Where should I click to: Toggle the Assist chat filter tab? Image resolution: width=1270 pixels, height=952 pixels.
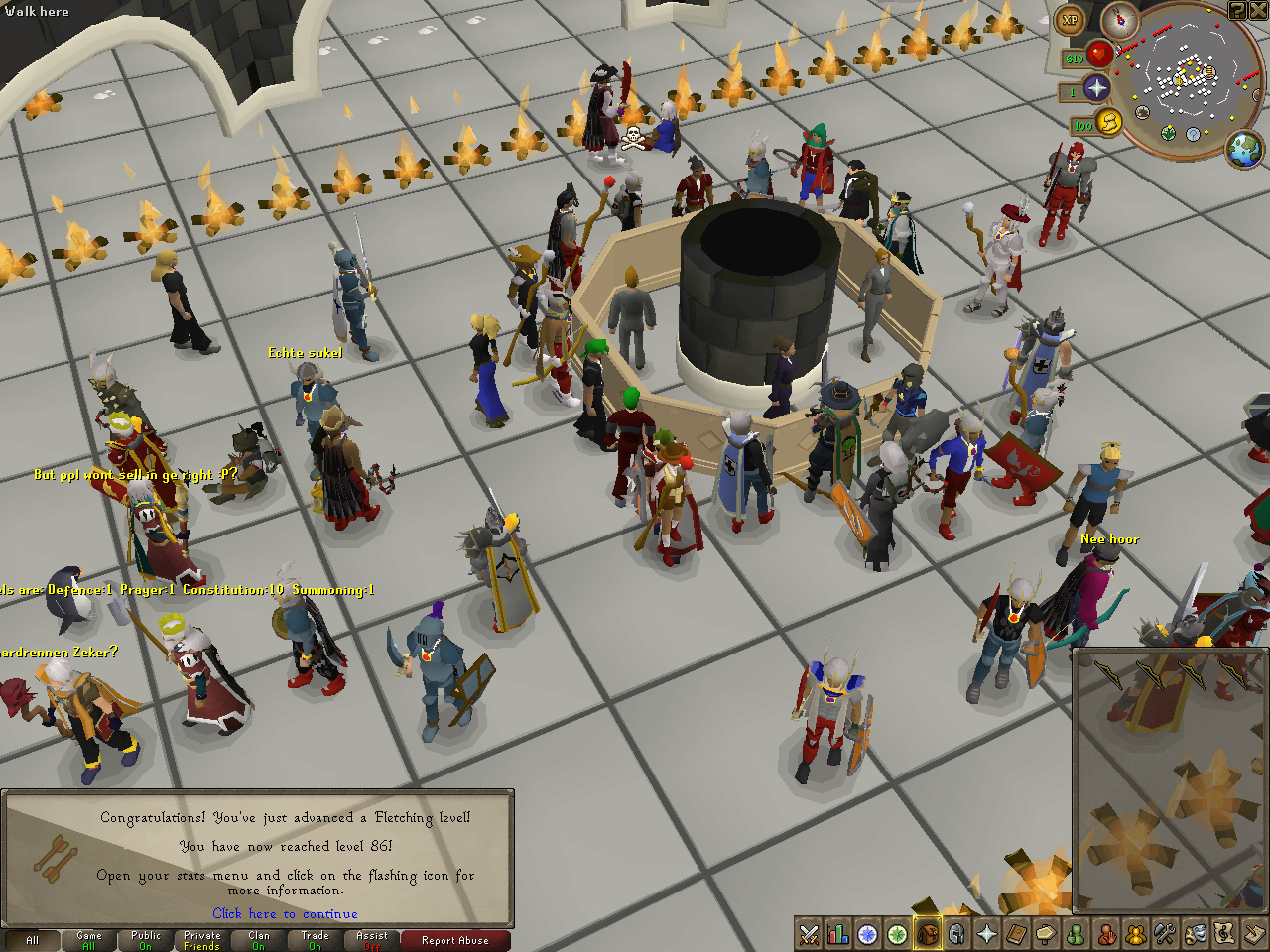tap(372, 940)
